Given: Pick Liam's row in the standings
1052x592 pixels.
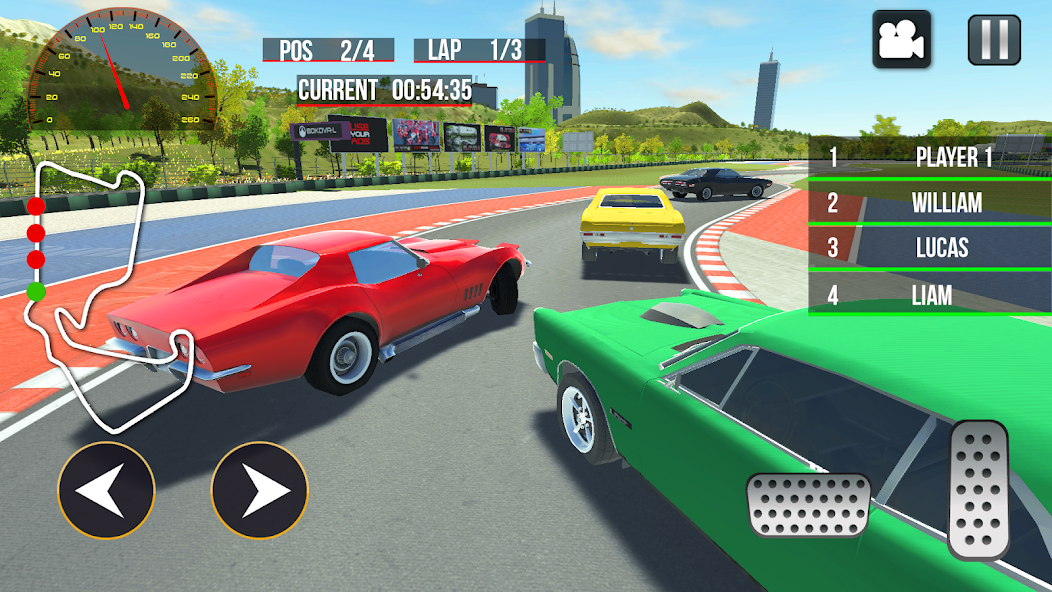Looking at the screenshot, I should pos(929,295).
